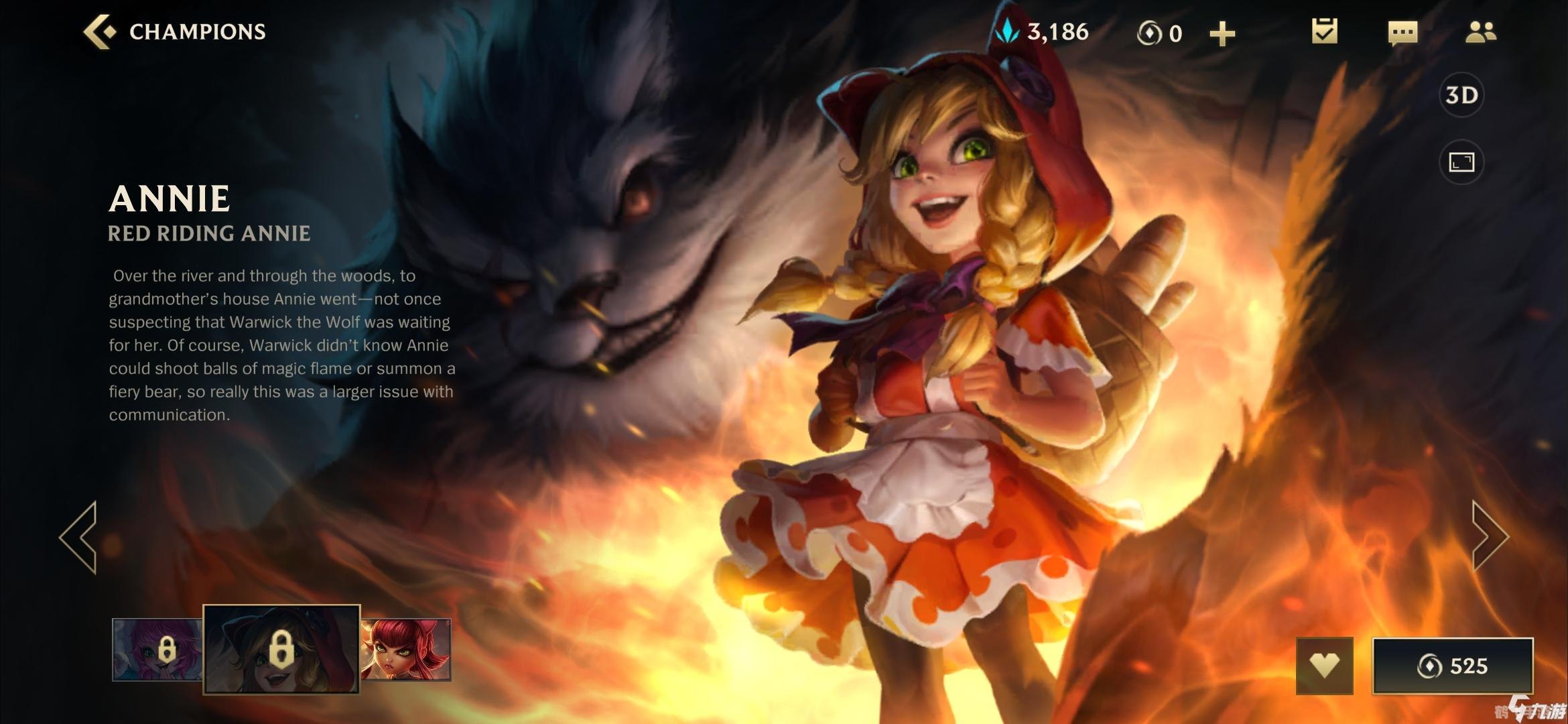Open the chat speech-bubble icon
The image size is (1568, 724).
pos(1402,32)
